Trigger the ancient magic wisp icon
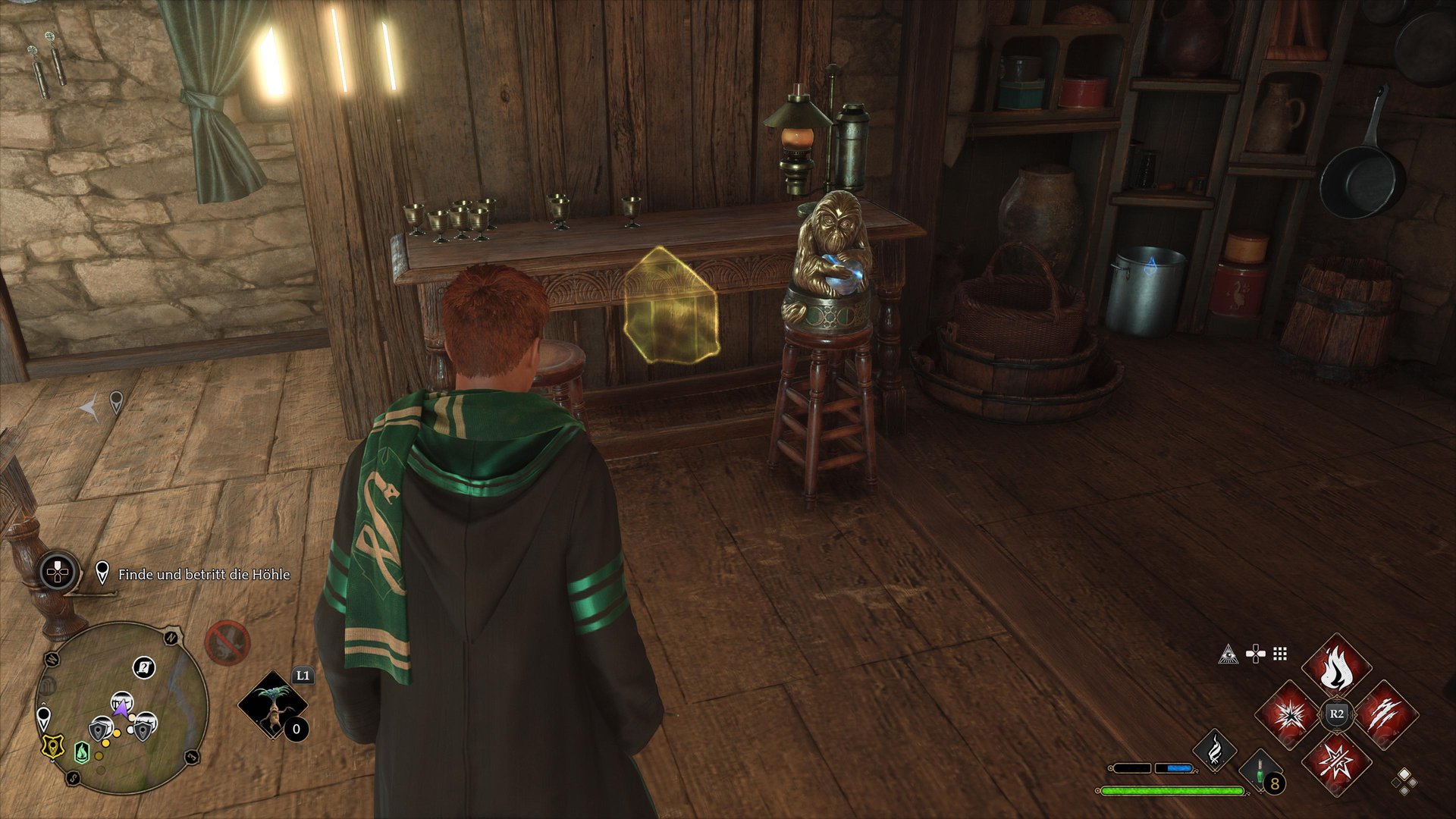 click(1214, 750)
